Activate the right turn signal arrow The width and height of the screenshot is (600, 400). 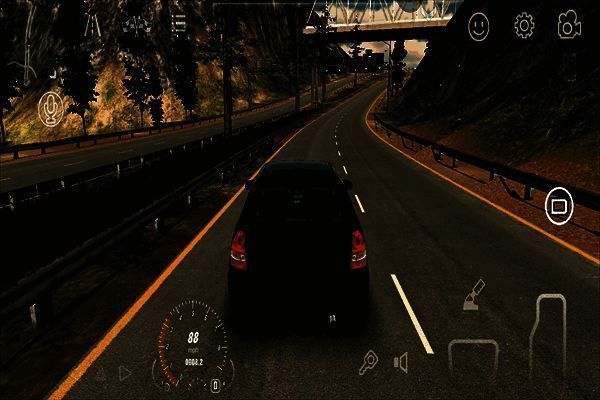(x=125, y=373)
